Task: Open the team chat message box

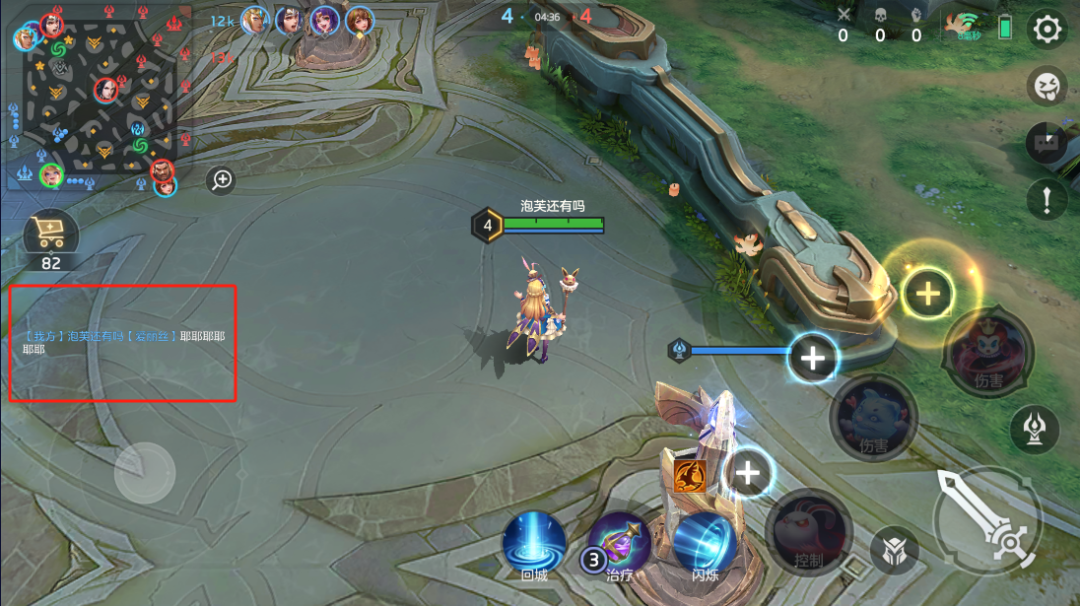Action: (123, 343)
